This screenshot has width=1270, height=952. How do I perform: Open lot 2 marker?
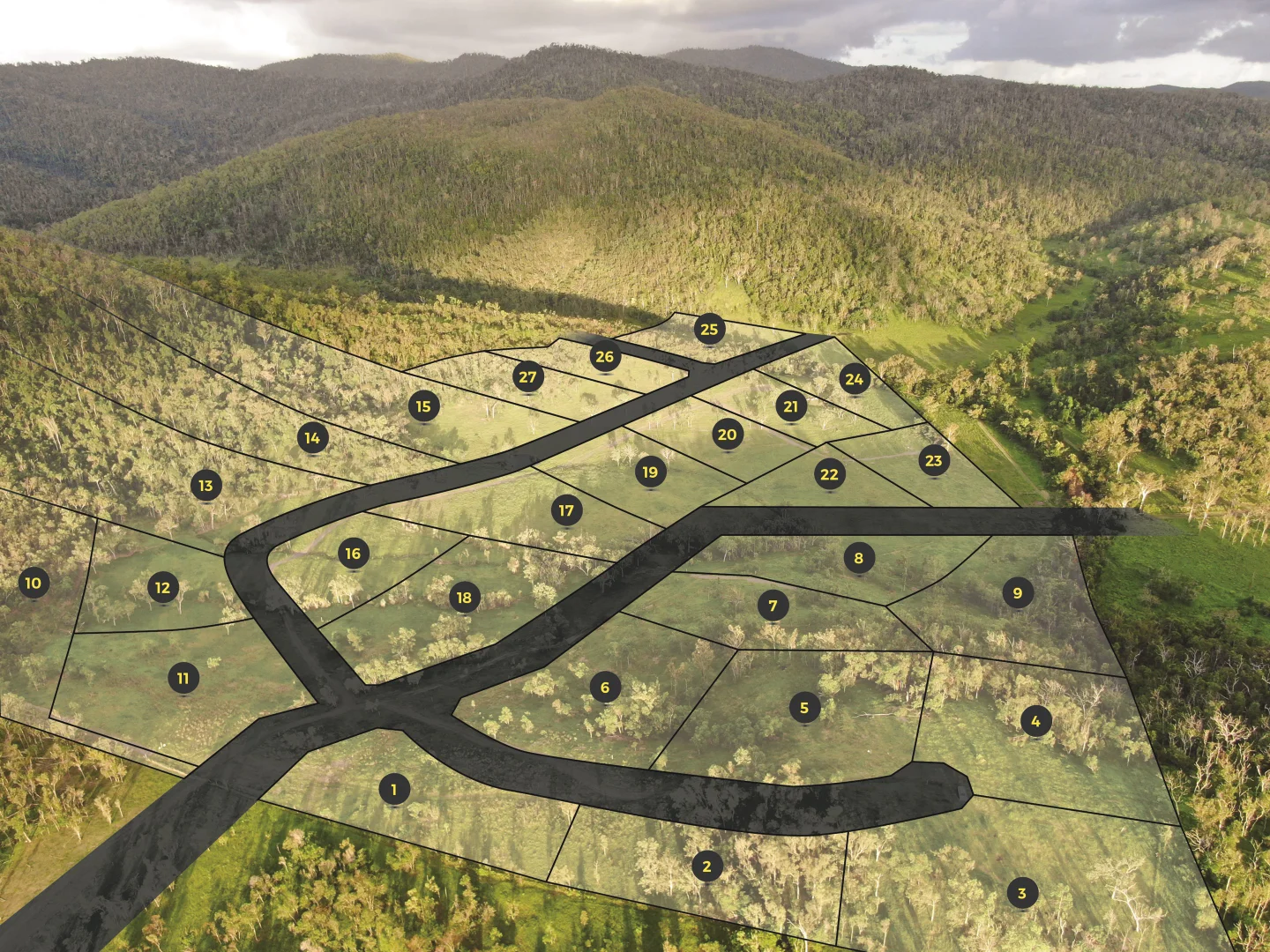tap(706, 866)
